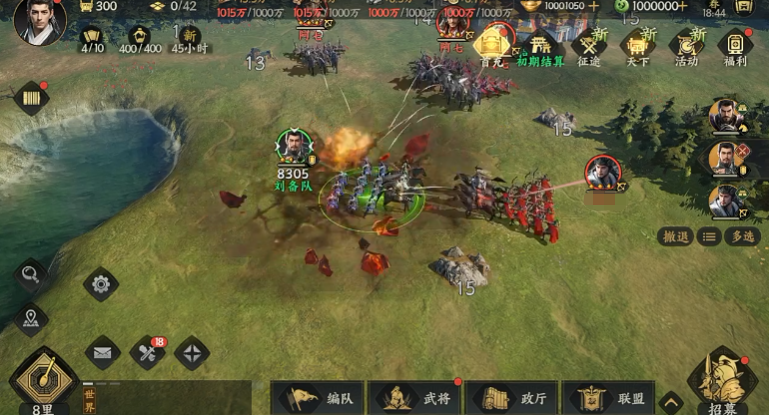Open the mail envelope icon

point(102,352)
